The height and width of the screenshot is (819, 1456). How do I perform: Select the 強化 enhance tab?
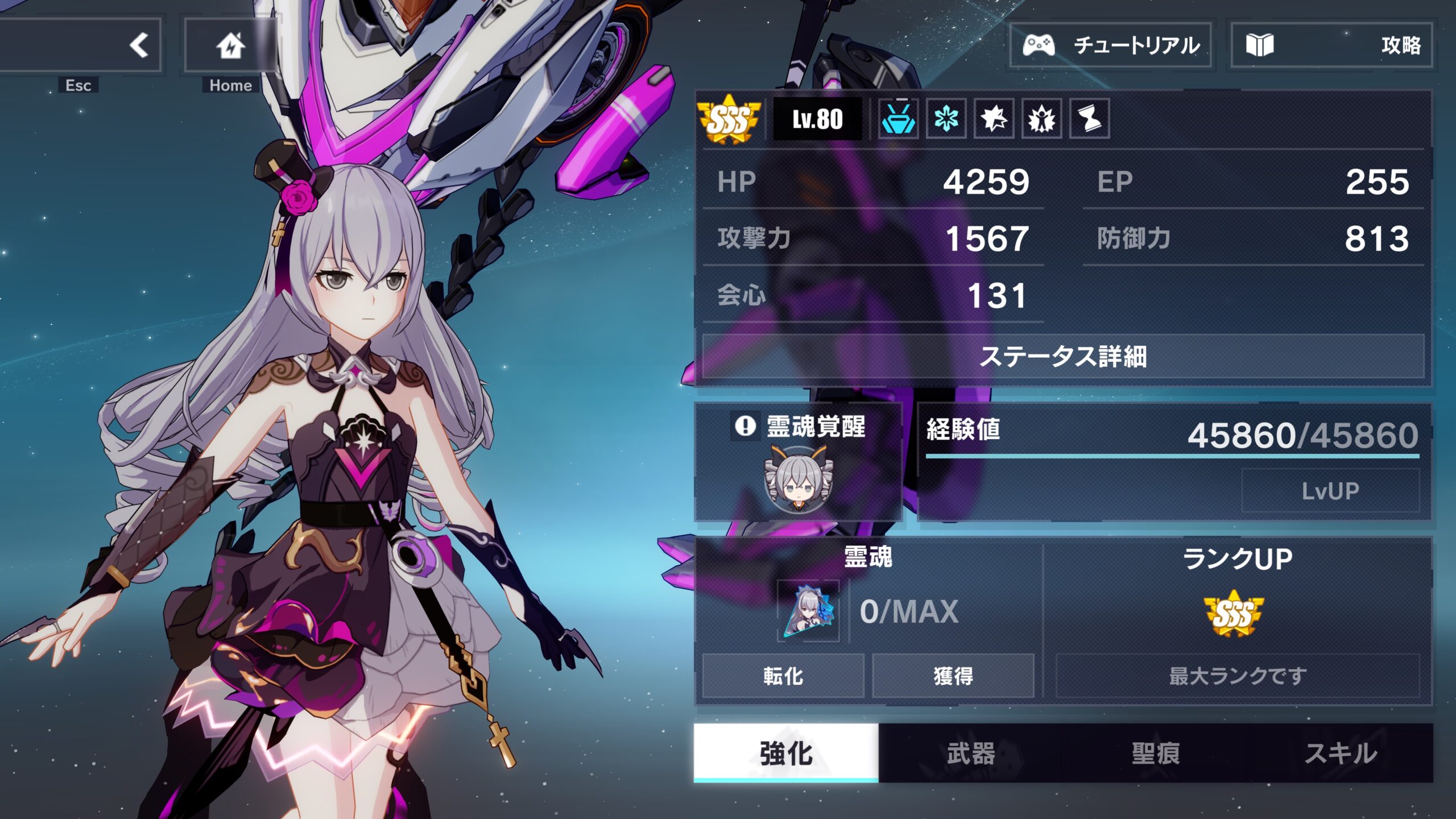tap(786, 754)
